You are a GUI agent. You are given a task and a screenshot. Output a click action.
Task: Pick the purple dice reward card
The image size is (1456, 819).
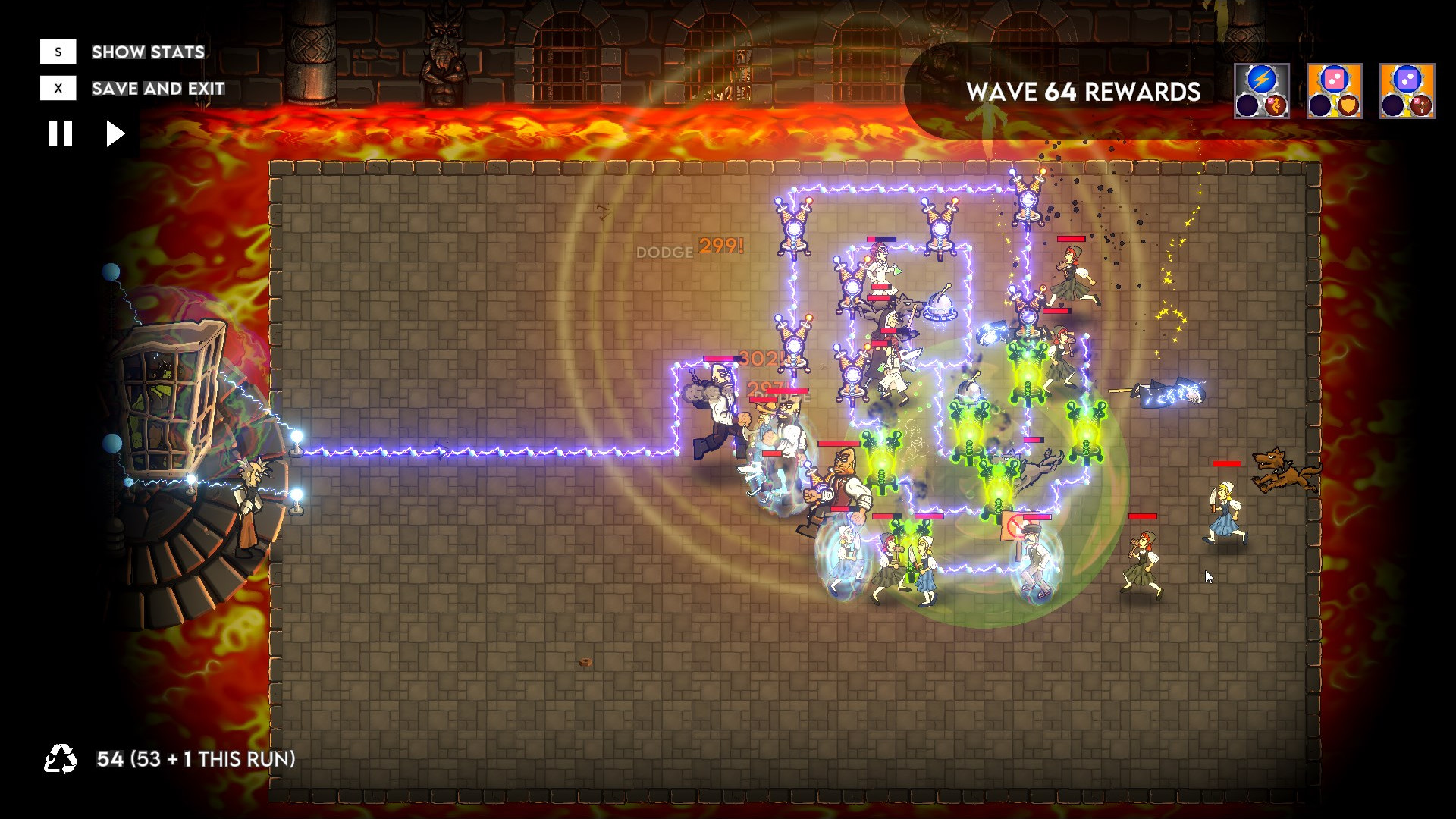pyautogui.click(x=1409, y=90)
